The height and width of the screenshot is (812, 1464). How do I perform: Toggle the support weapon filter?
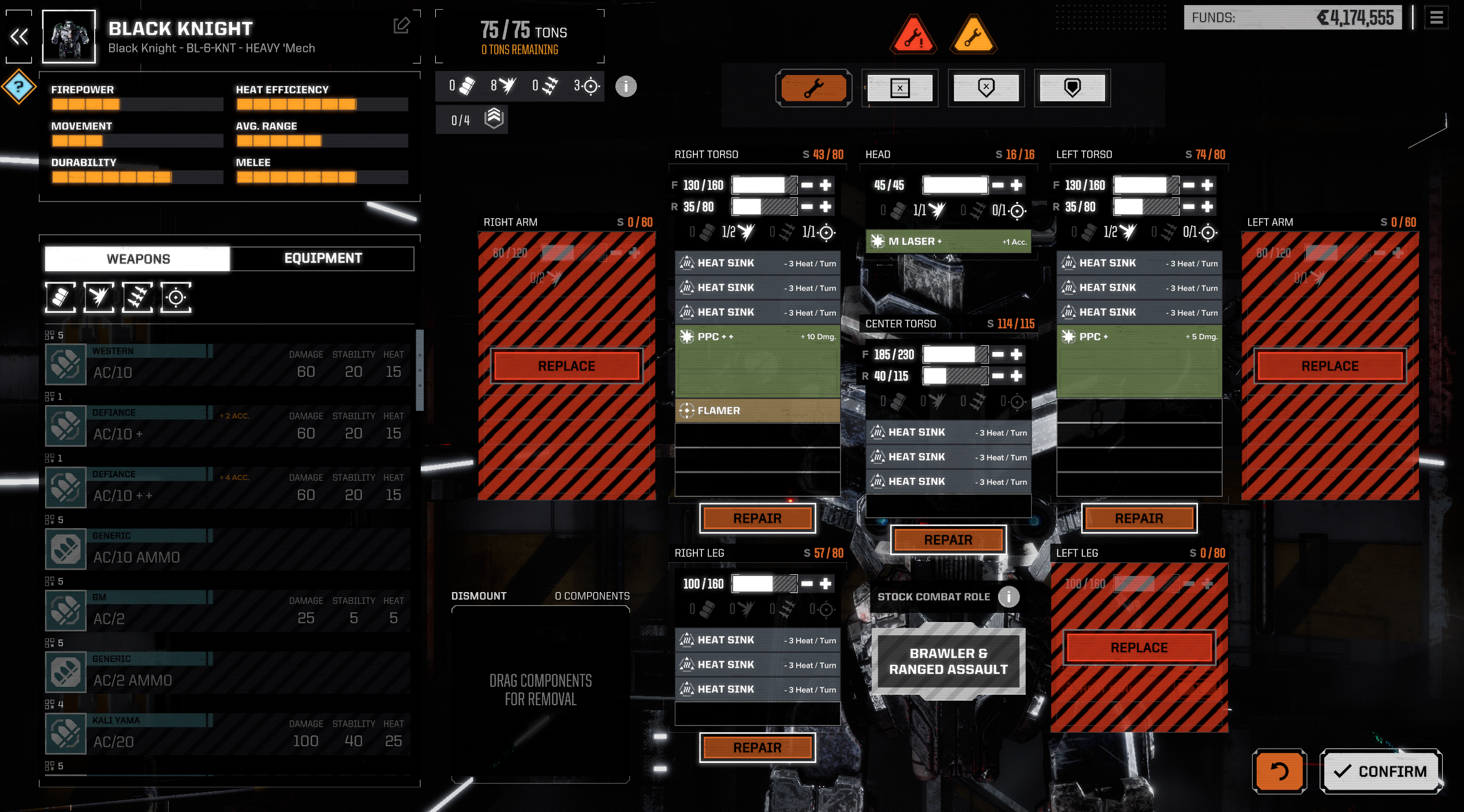point(176,297)
